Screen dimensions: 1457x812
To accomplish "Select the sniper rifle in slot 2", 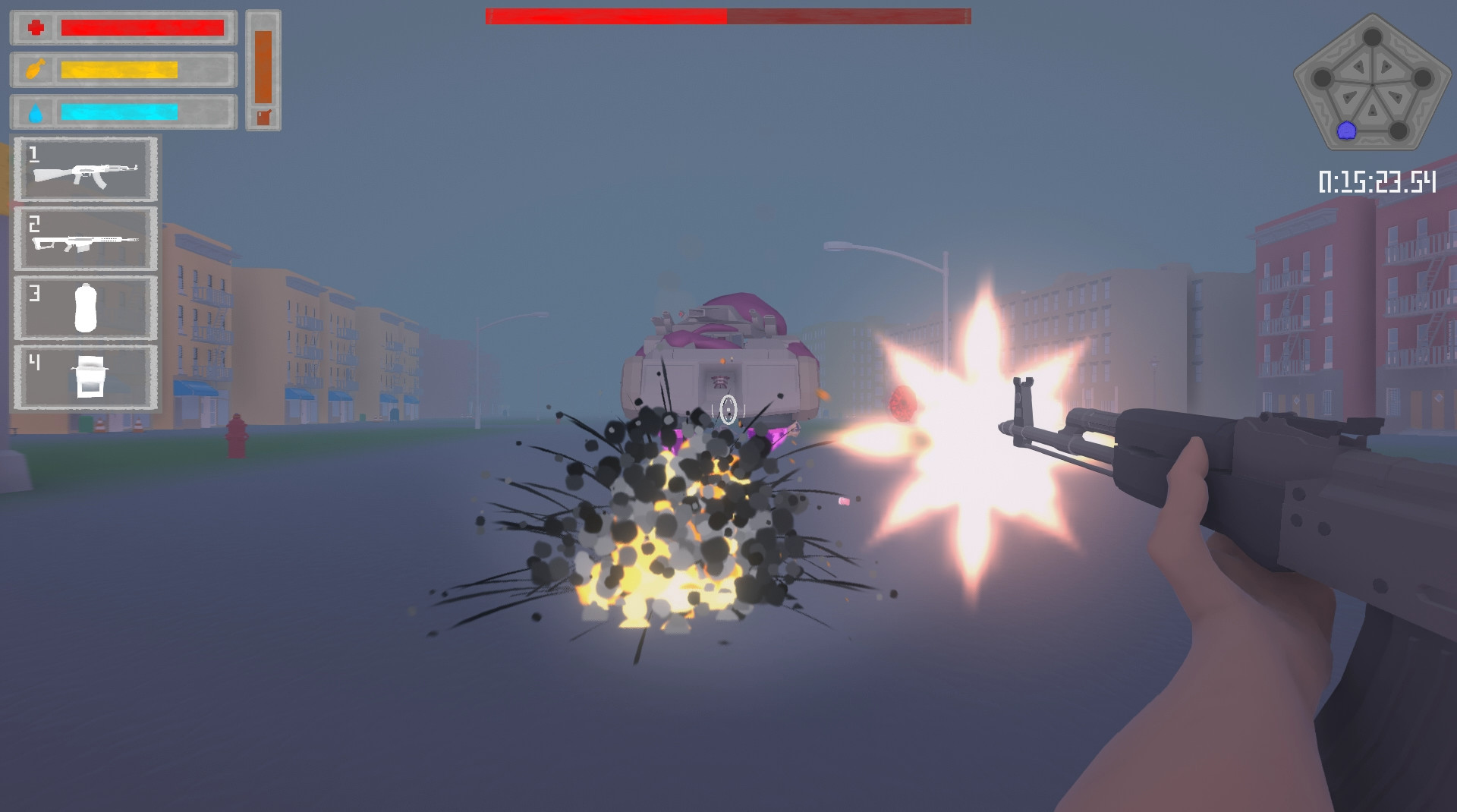I will point(85,239).
